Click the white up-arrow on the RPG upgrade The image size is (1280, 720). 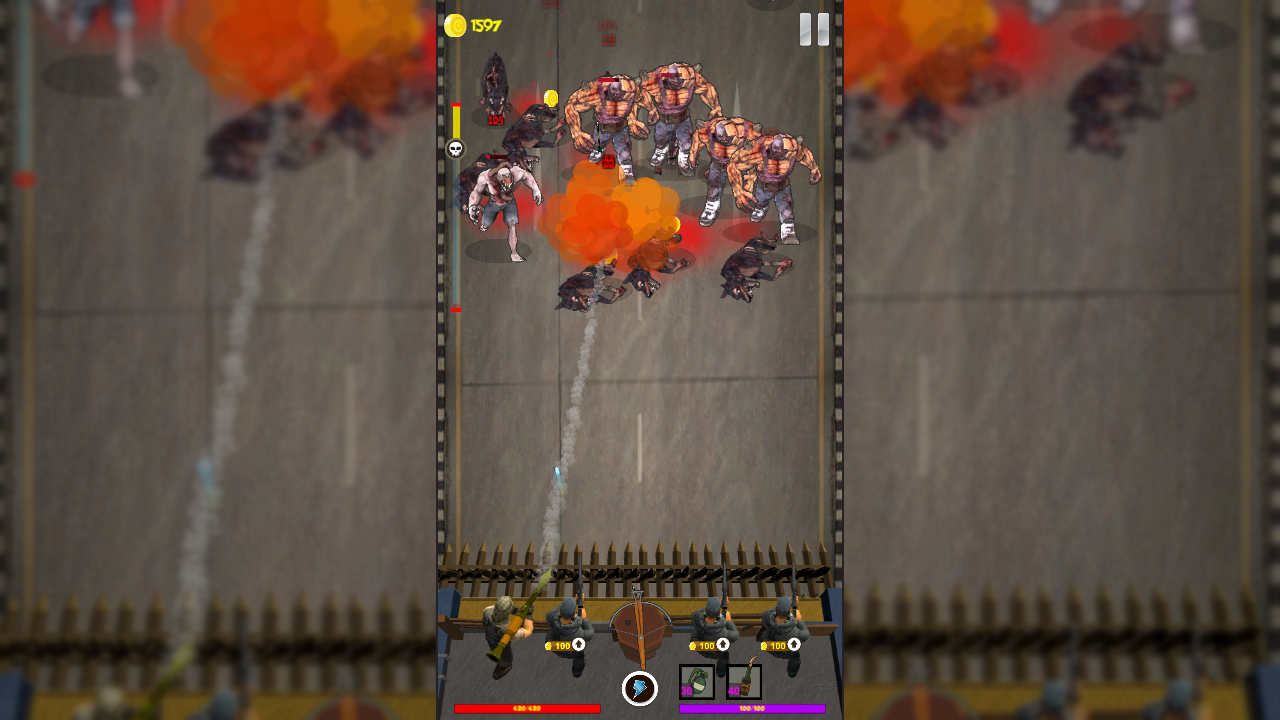(577, 645)
